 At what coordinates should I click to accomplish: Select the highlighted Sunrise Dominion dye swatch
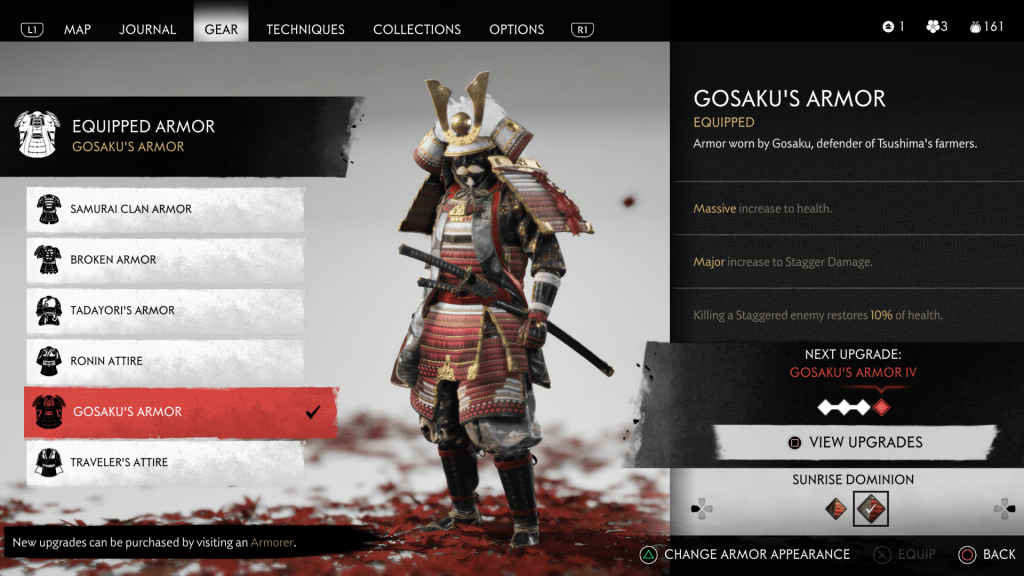coord(870,509)
